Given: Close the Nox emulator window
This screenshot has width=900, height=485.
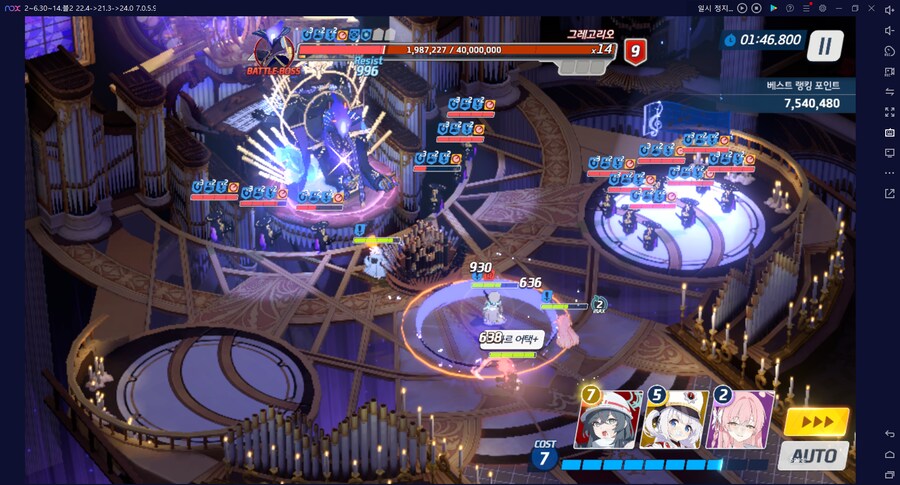Looking at the screenshot, I should click(872, 8).
